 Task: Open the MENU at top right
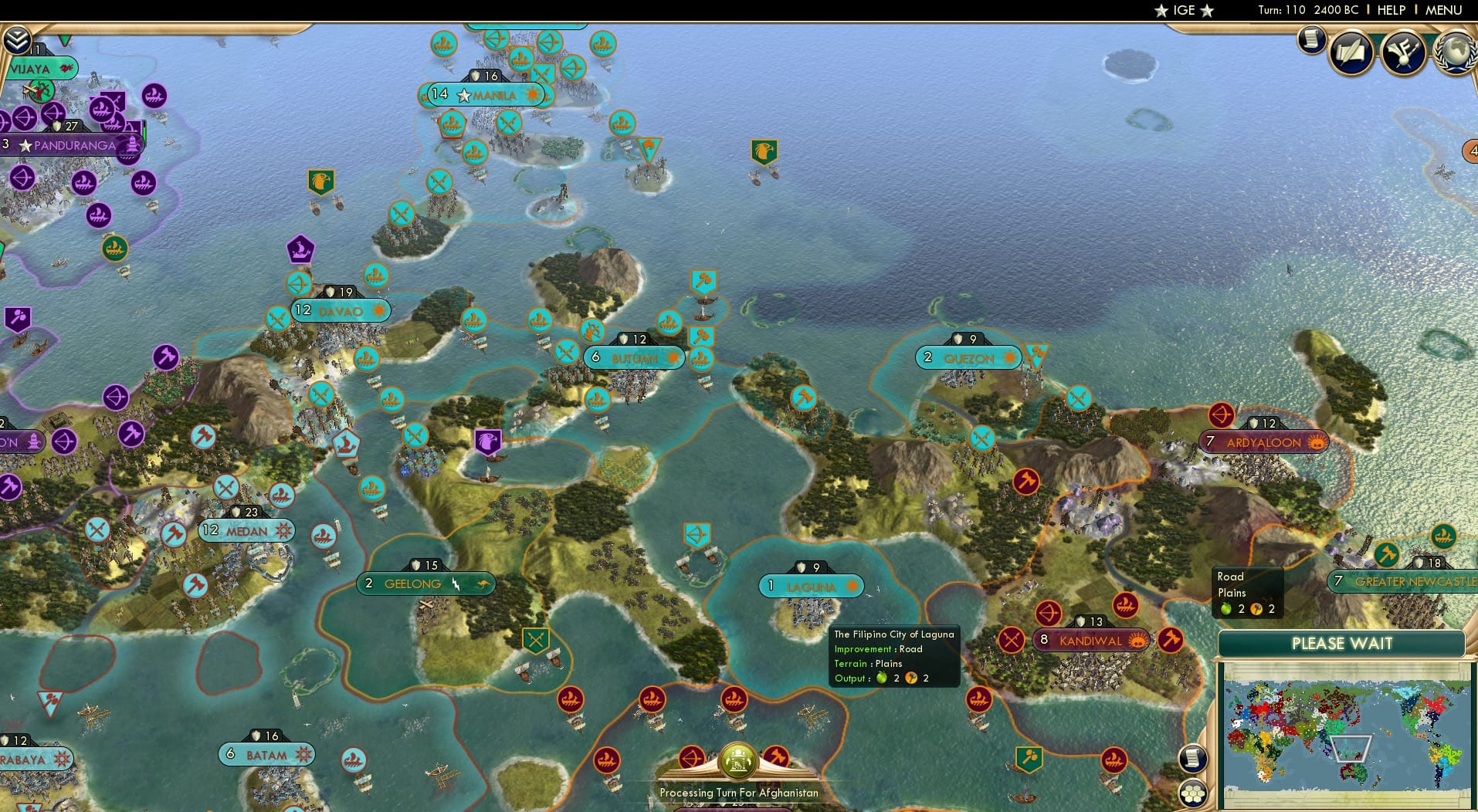[x=1442, y=10]
